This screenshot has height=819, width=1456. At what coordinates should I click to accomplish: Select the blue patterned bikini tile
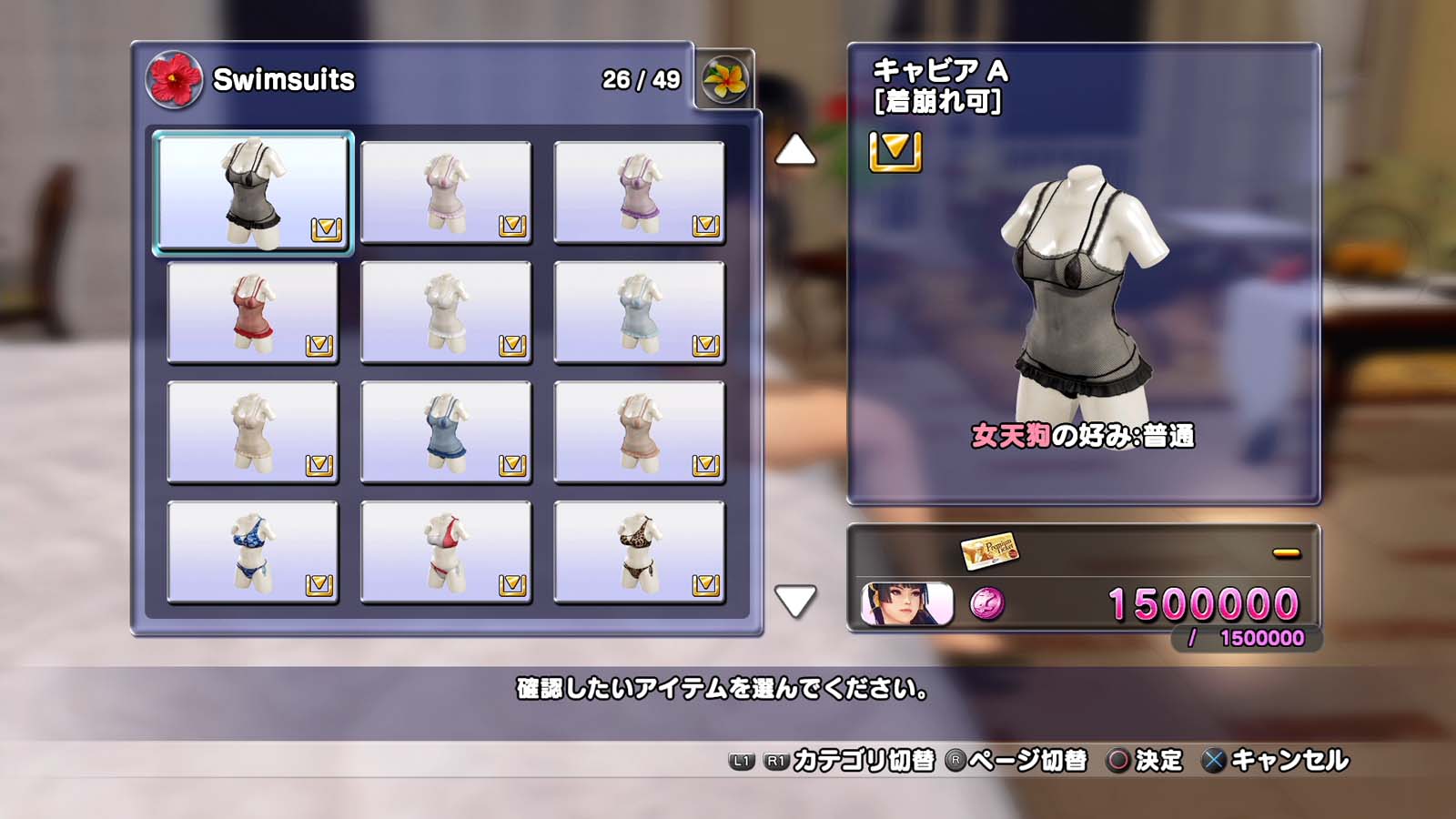pos(253,552)
